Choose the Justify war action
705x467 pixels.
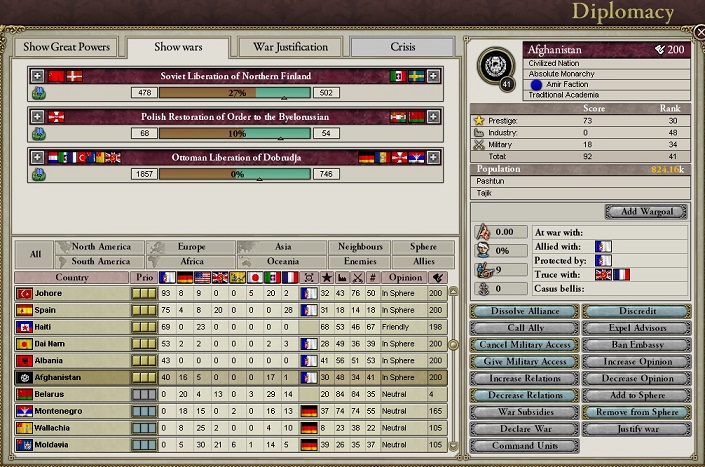coord(637,428)
